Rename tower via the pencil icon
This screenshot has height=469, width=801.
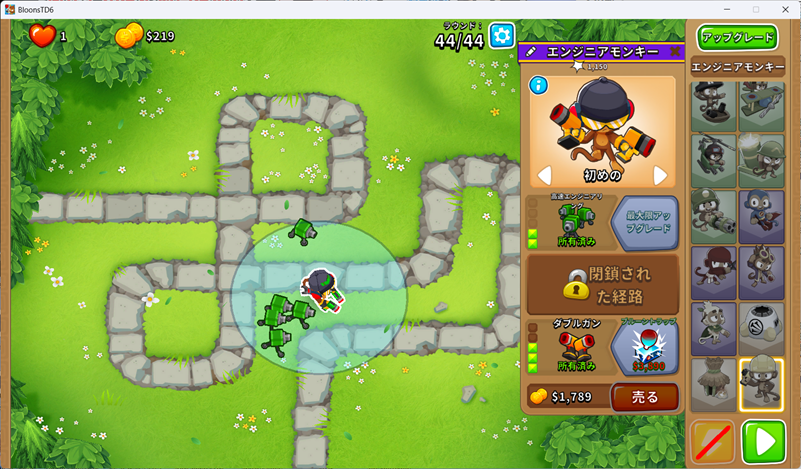tap(531, 51)
